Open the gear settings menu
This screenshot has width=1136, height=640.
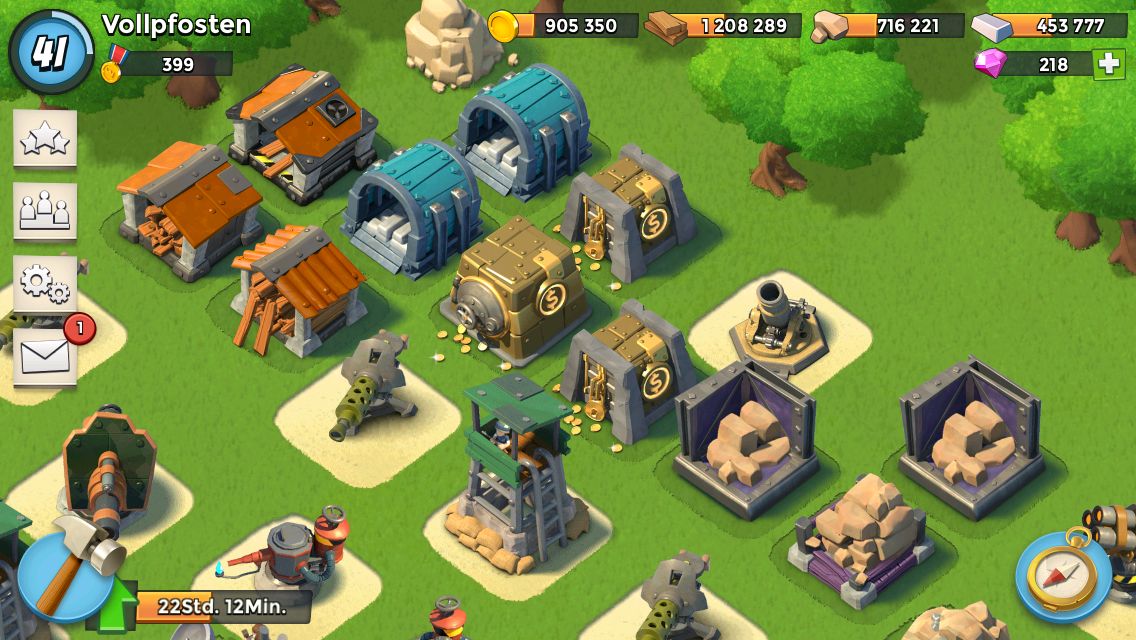click(45, 284)
